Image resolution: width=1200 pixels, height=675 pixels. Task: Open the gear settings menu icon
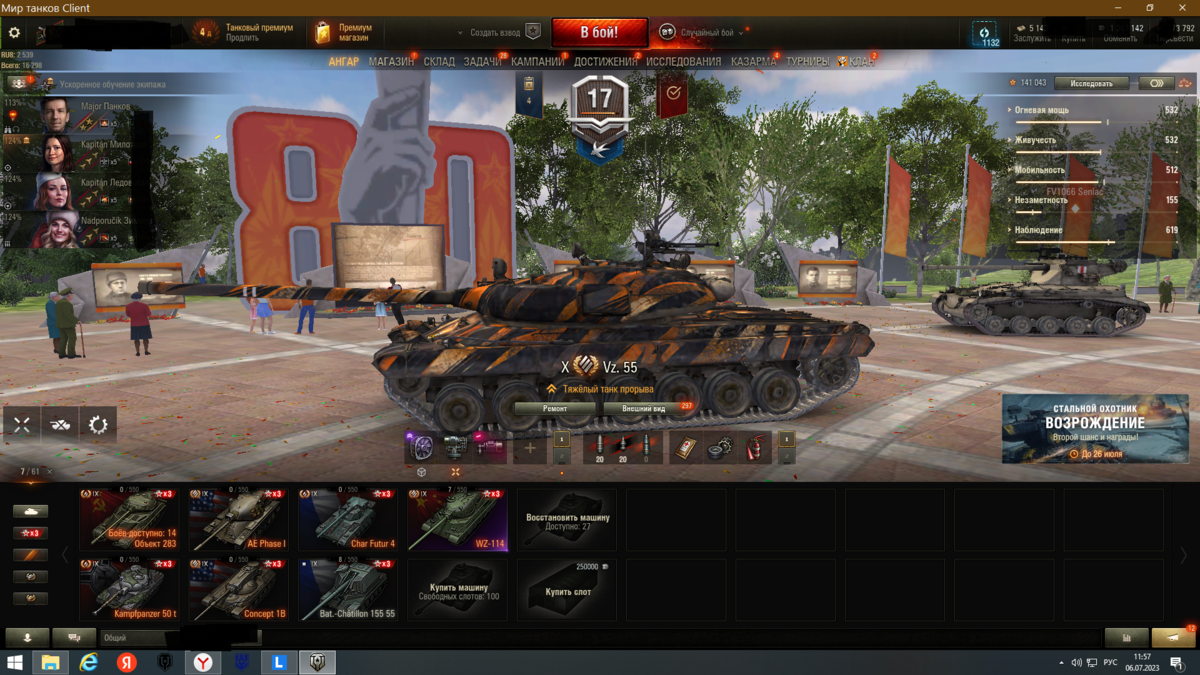(x=14, y=33)
